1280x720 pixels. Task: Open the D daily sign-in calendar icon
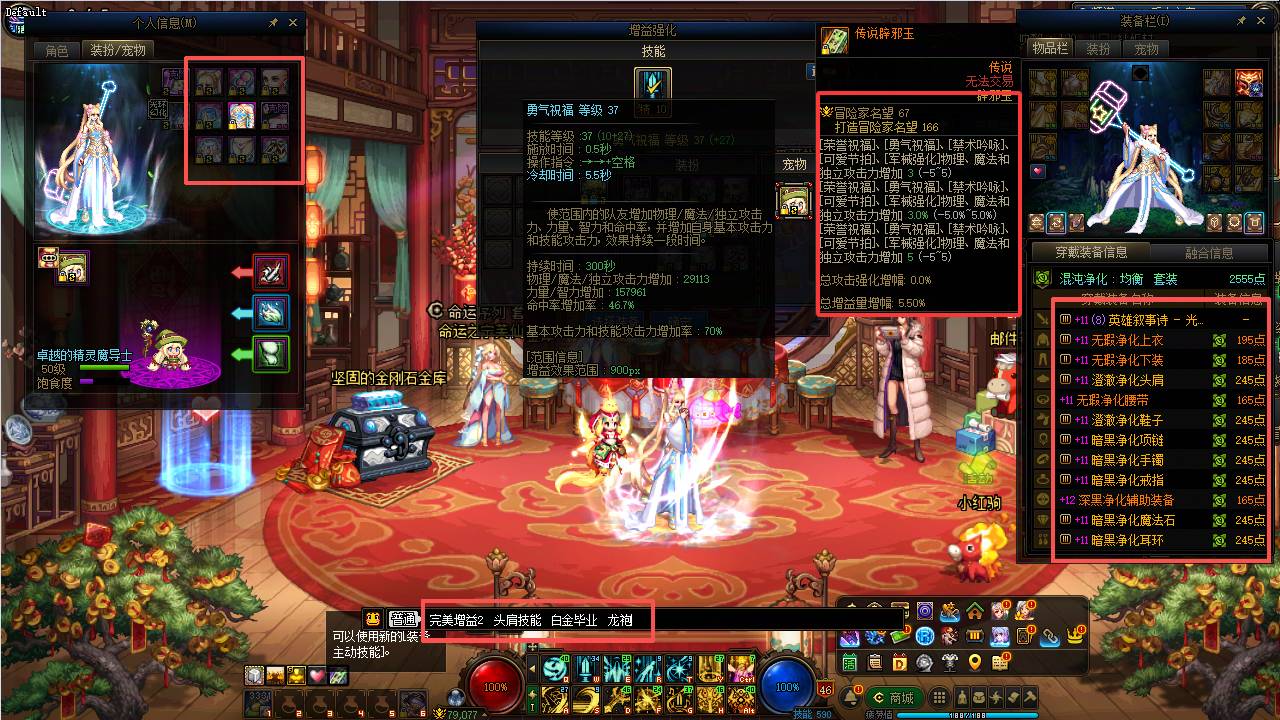click(899, 662)
